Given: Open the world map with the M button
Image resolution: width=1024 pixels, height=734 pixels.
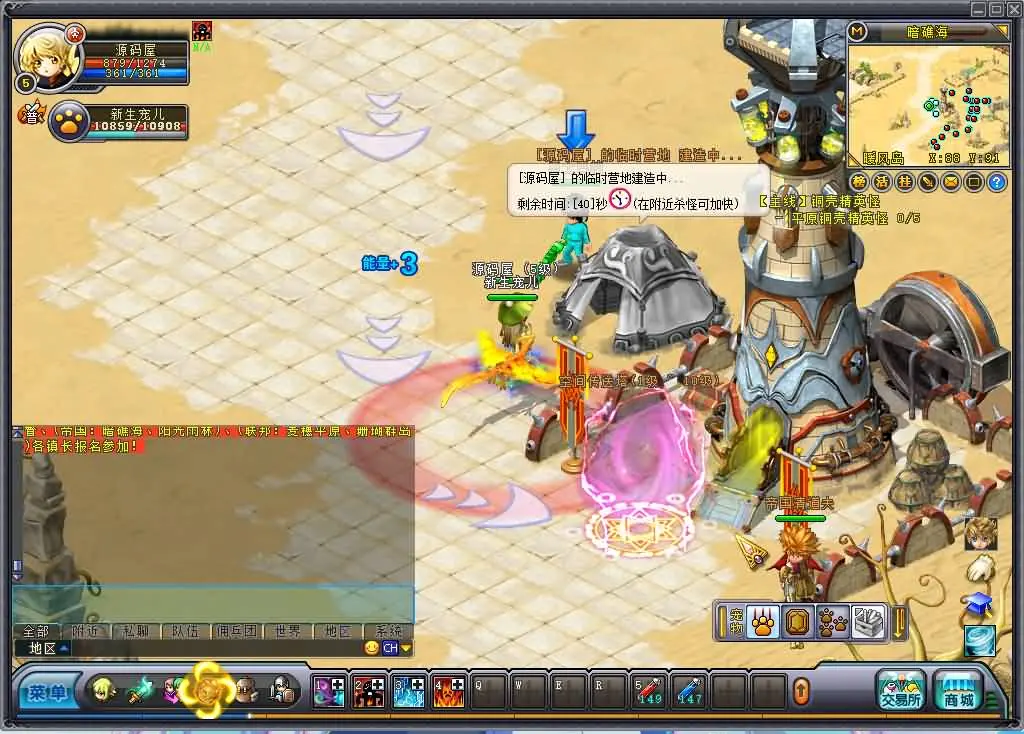Looking at the screenshot, I should point(856,31).
